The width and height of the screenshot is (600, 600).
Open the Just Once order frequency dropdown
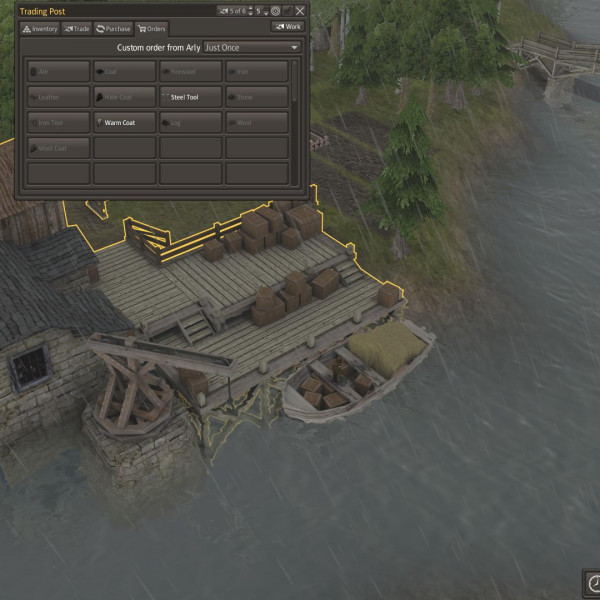252,47
